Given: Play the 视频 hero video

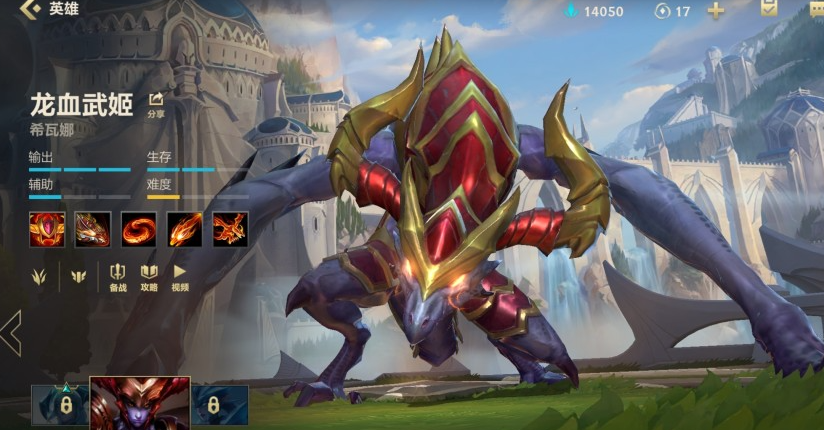Looking at the screenshot, I should point(180,277).
